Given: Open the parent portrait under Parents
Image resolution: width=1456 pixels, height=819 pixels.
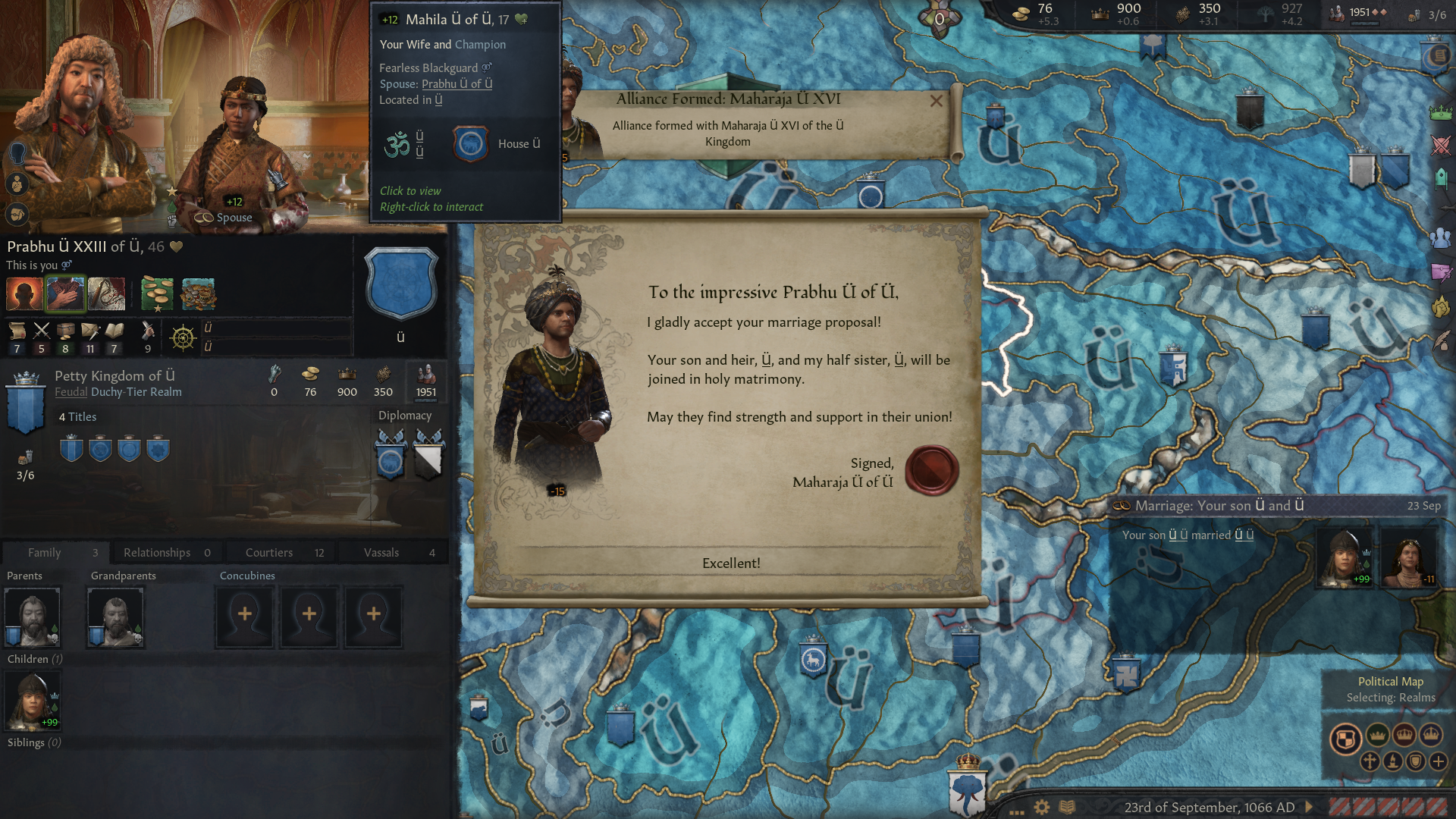Looking at the screenshot, I should [x=32, y=617].
